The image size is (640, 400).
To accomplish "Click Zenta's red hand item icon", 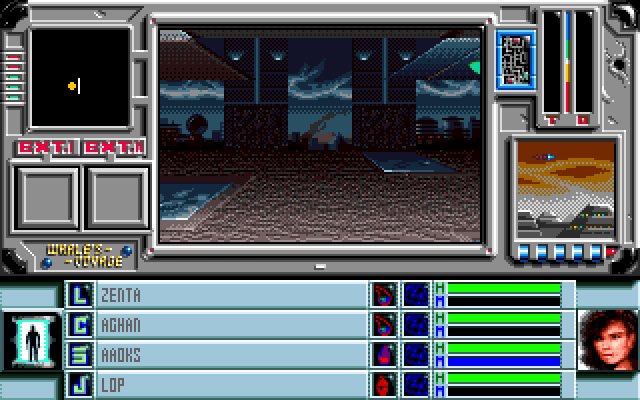I will pyautogui.click(x=384, y=294).
